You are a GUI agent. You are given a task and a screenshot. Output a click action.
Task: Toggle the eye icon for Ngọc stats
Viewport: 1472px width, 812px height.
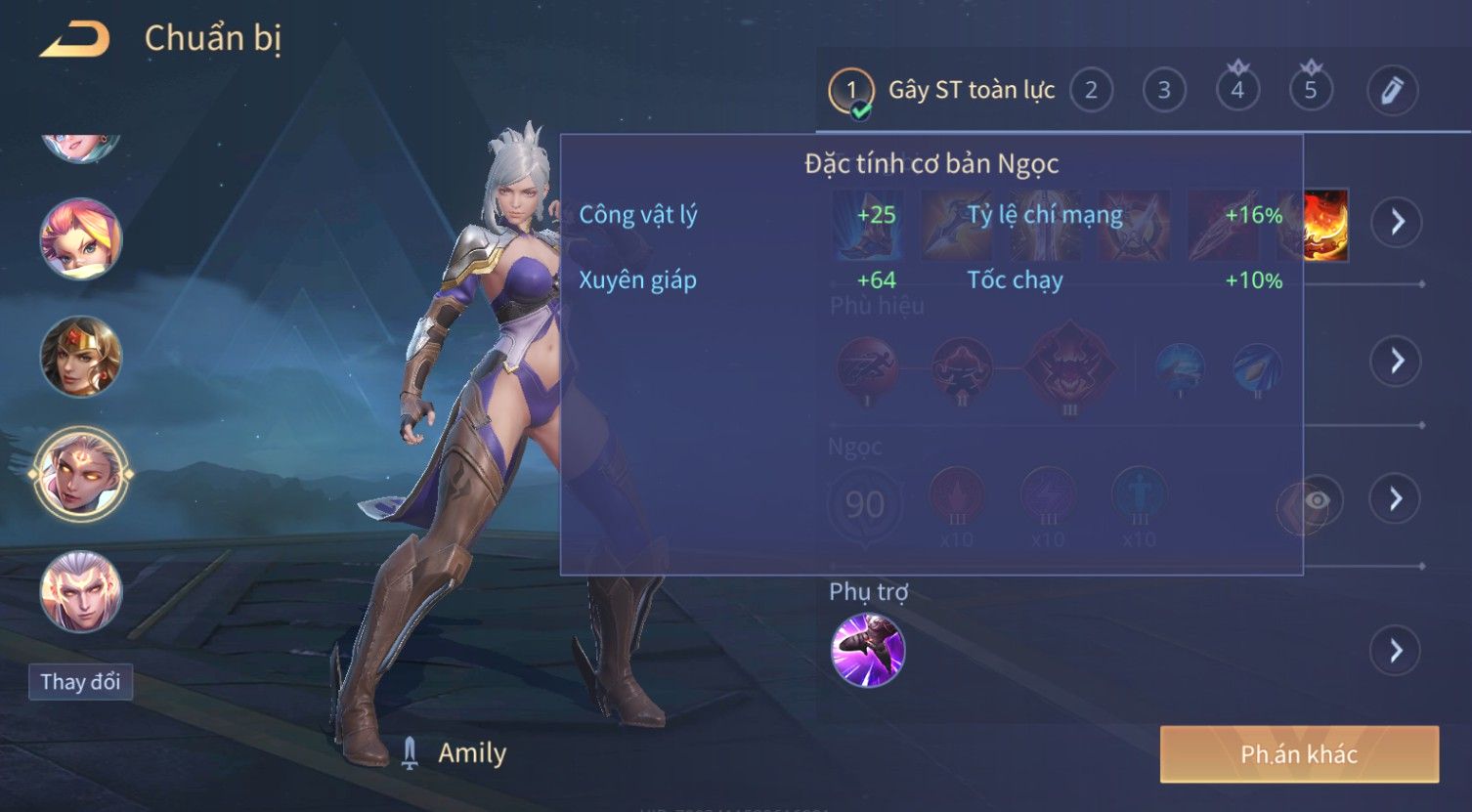coord(1317,501)
